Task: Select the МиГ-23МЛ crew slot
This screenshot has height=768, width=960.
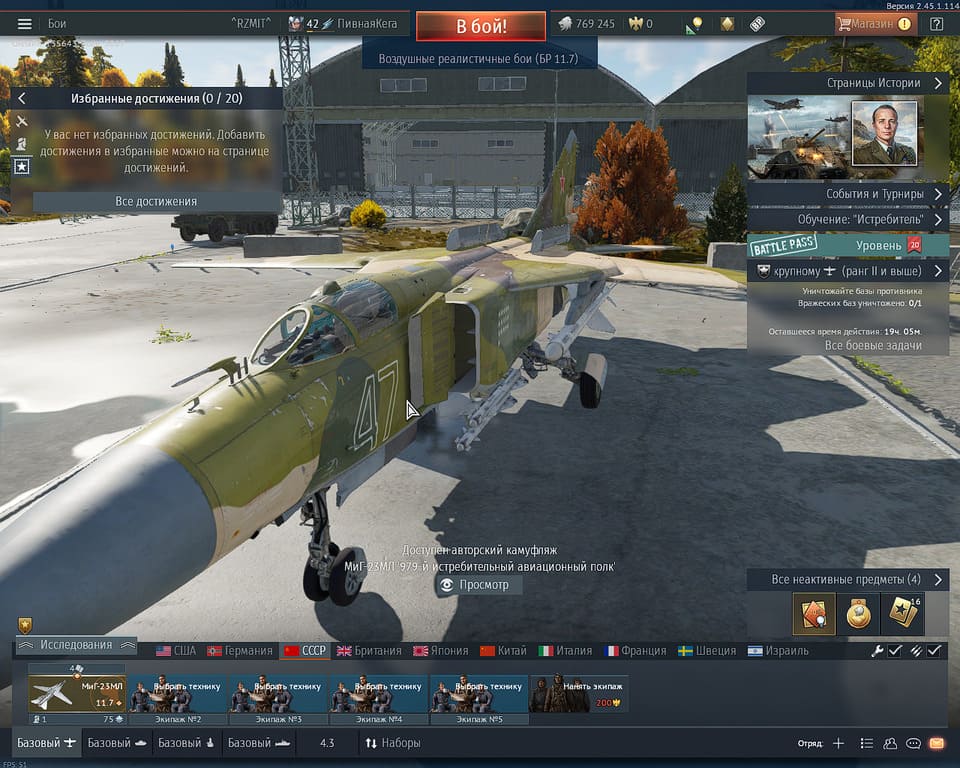Action: click(77, 692)
